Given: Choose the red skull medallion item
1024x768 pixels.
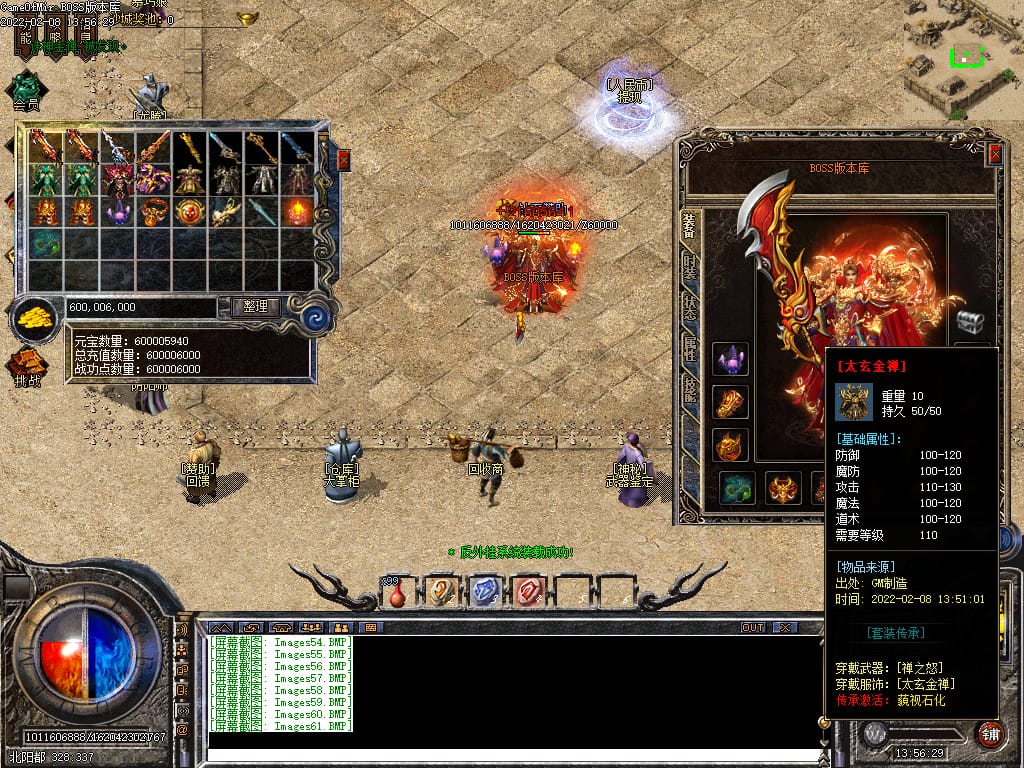Looking at the screenshot, I should [x=189, y=211].
